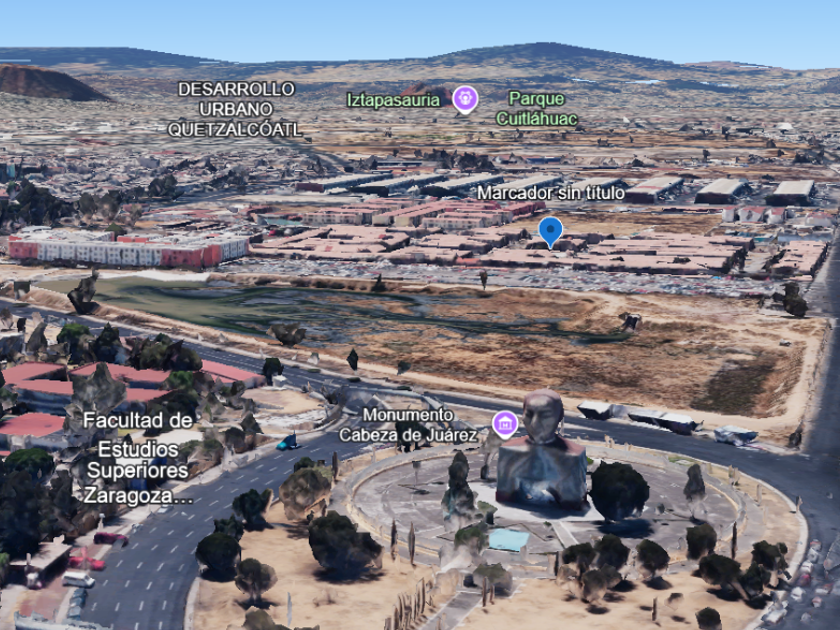Screen dimensions: 840x630
Task: Select the Monumento Cabeza de Juárez marker icon
Action: pos(505,423)
